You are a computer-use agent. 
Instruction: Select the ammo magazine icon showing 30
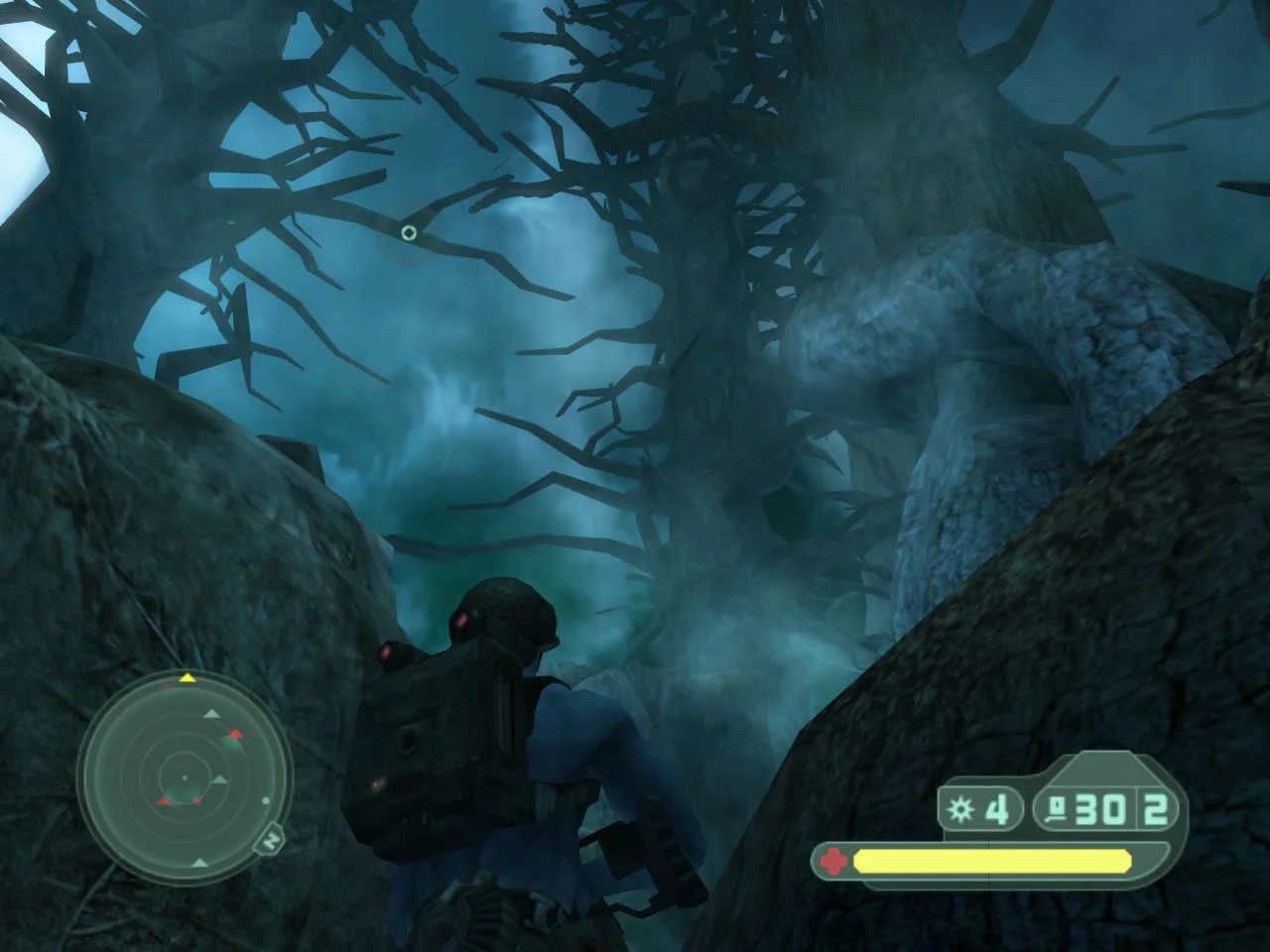click(x=1057, y=806)
